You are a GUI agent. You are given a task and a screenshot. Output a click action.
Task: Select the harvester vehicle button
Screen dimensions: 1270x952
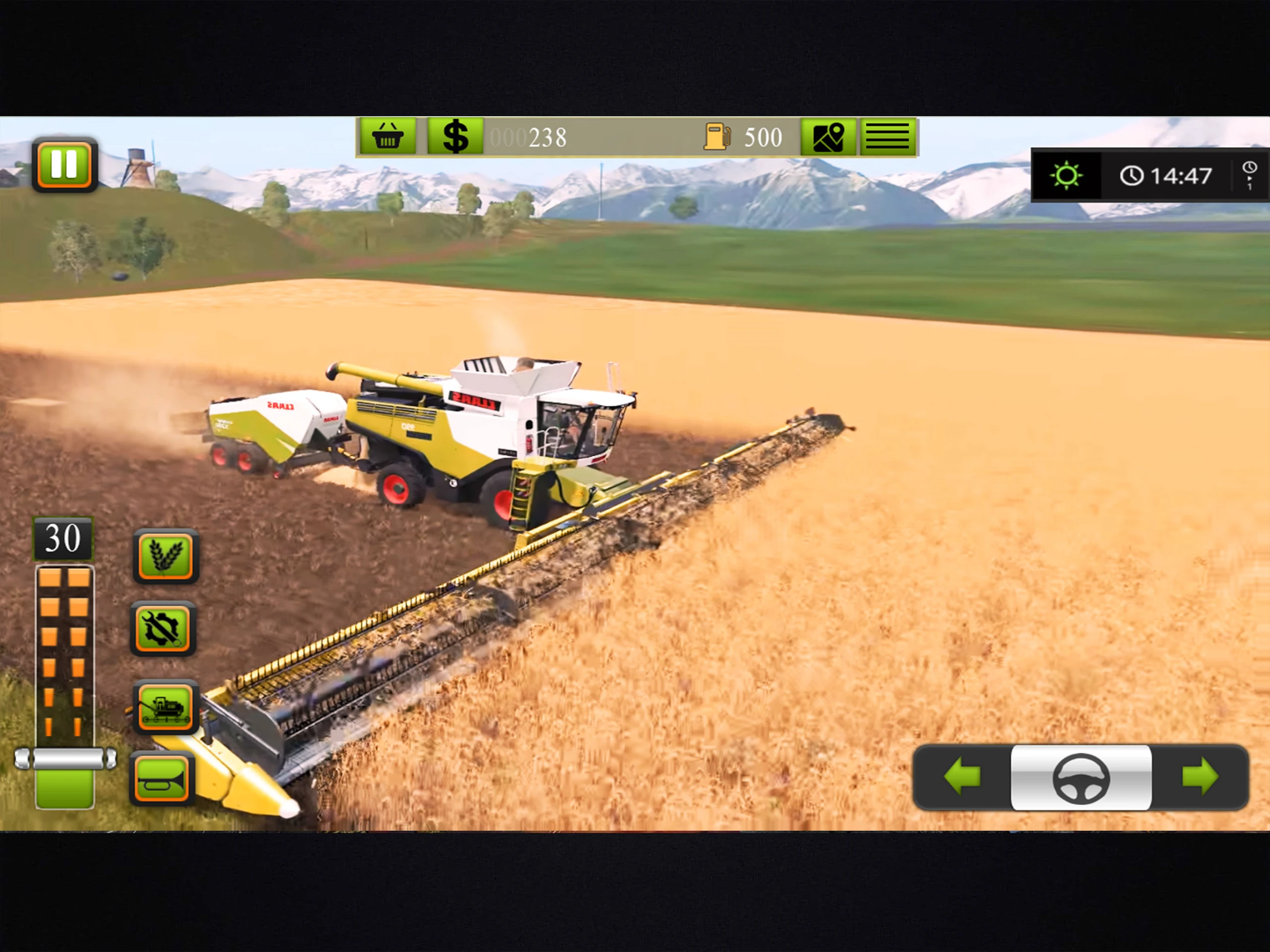click(165, 706)
